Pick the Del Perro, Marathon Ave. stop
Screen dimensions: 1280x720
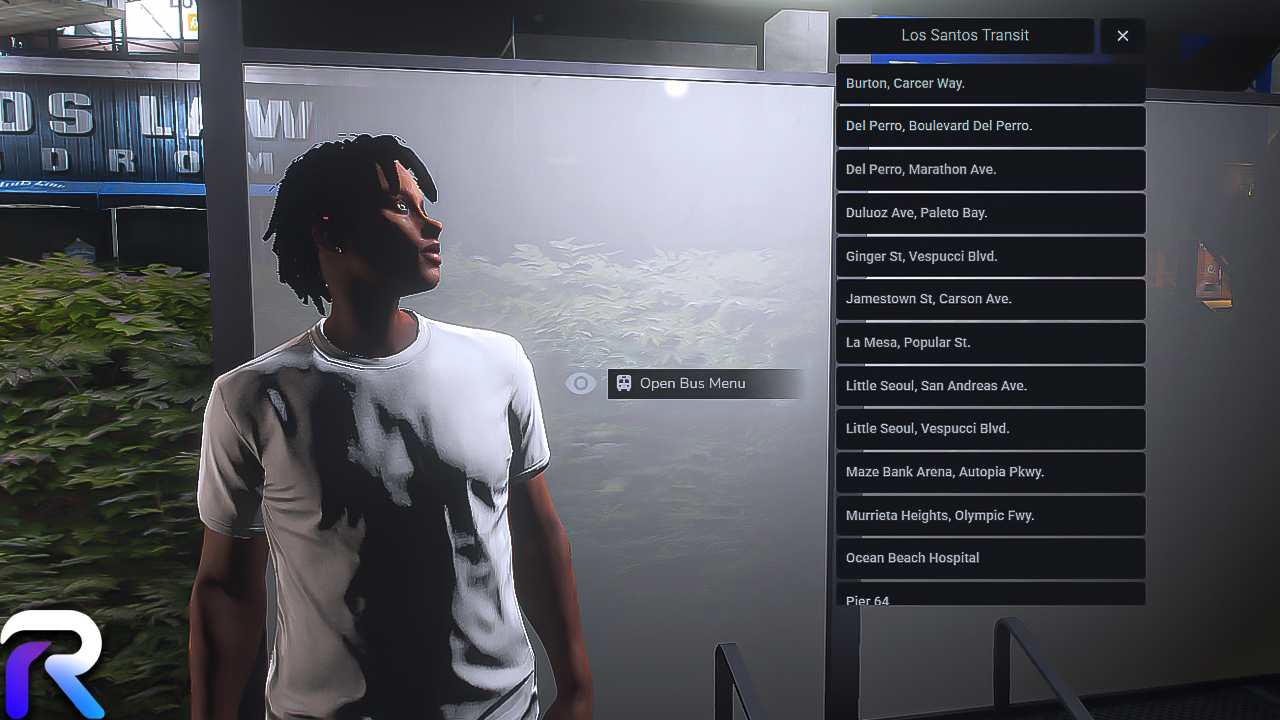coord(990,170)
